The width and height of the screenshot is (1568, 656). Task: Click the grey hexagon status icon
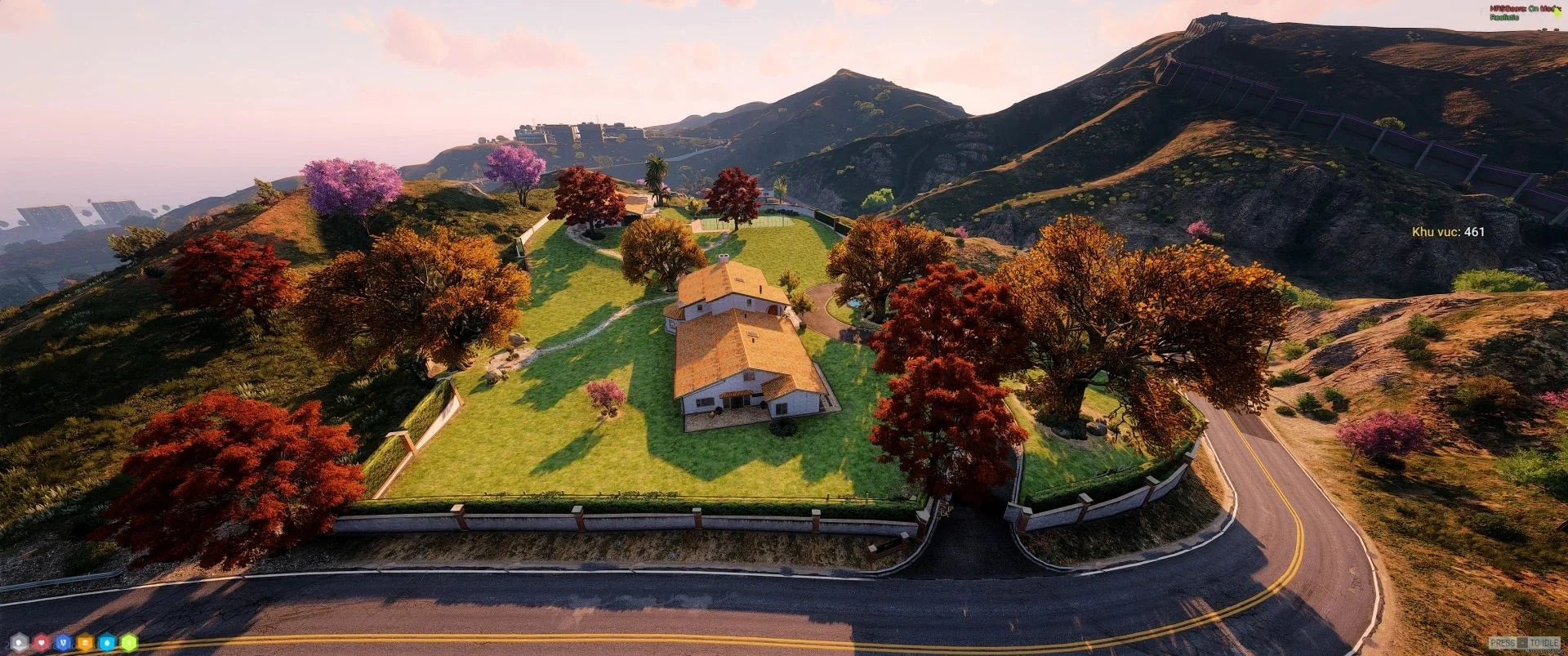[x=19, y=642]
